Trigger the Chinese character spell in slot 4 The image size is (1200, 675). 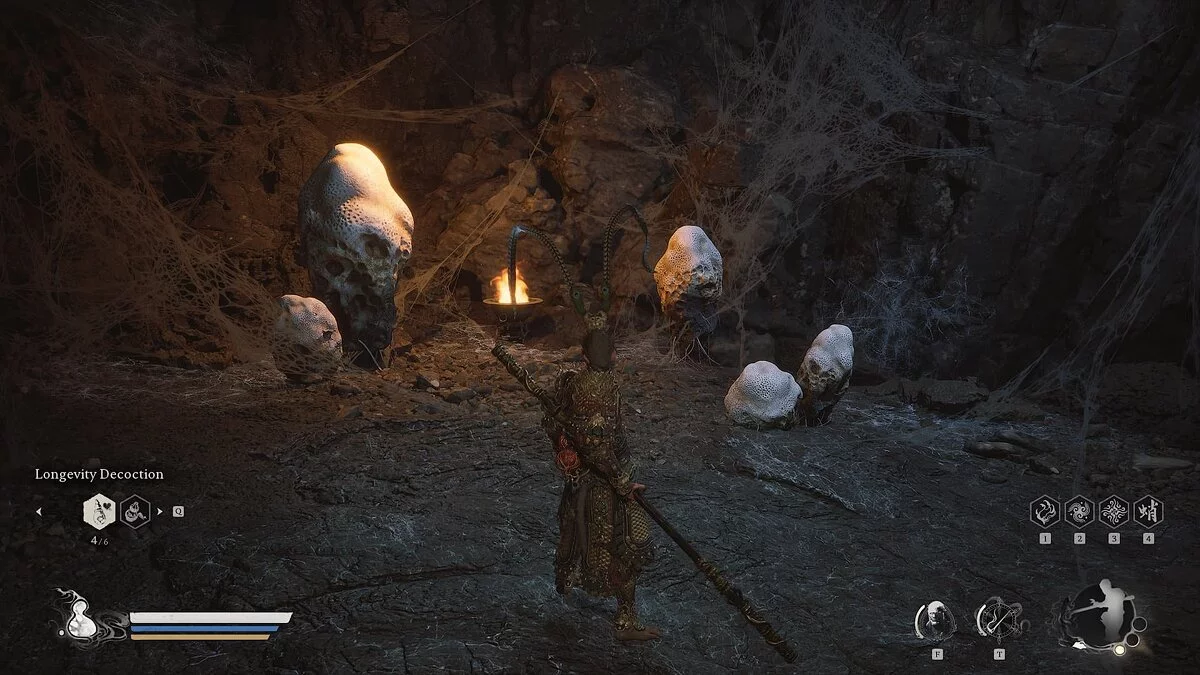(x=1148, y=512)
